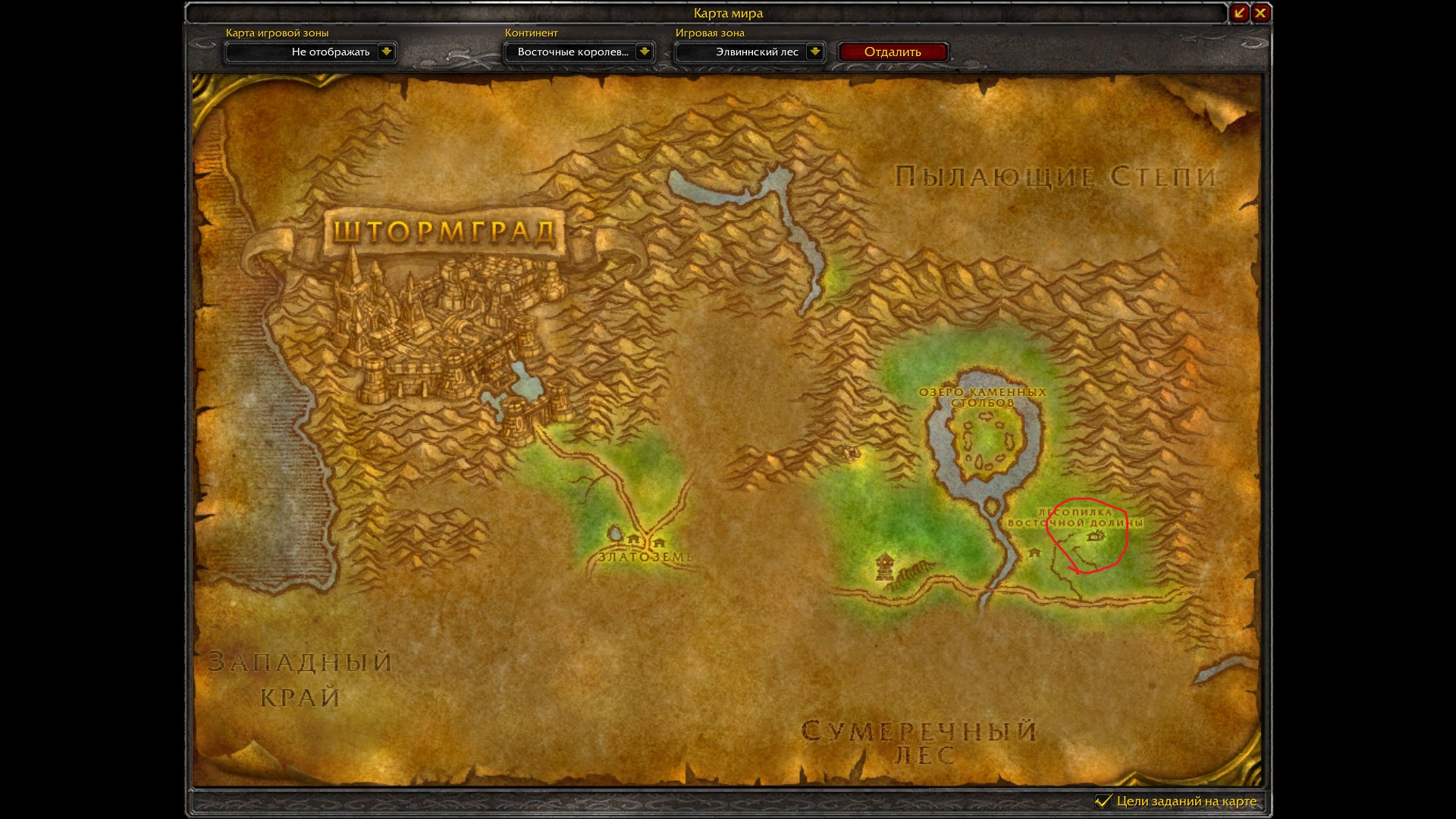This screenshot has height=819, width=1456.
Task: Open the Континент dropdown
Action: tap(644, 52)
